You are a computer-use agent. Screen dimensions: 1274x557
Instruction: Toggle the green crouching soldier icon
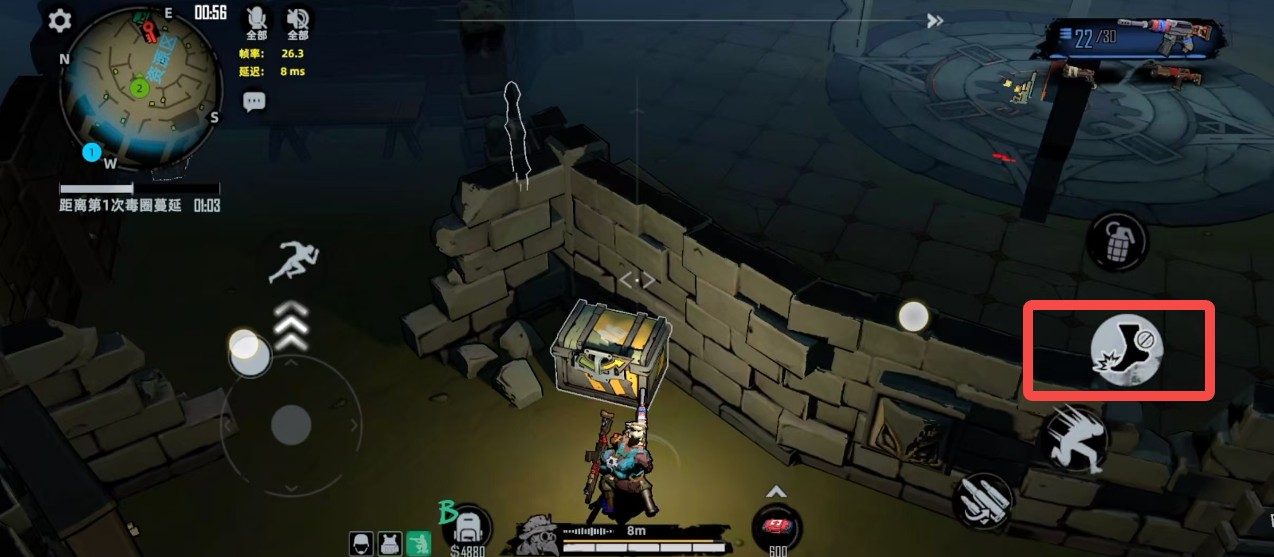pyautogui.click(x=420, y=543)
